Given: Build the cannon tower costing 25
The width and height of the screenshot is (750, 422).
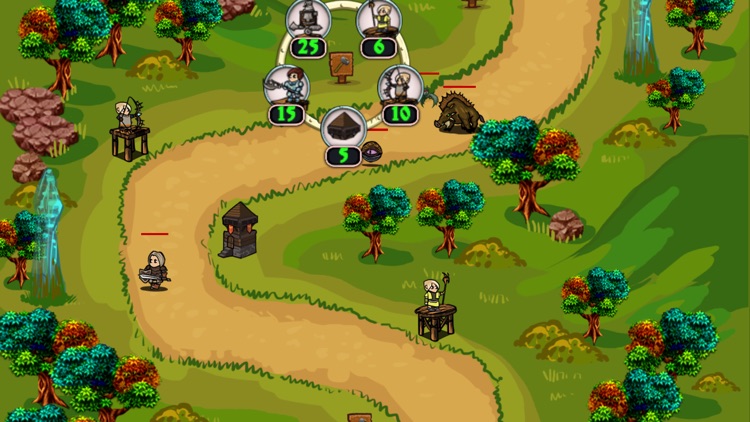Looking at the screenshot, I should tap(308, 21).
